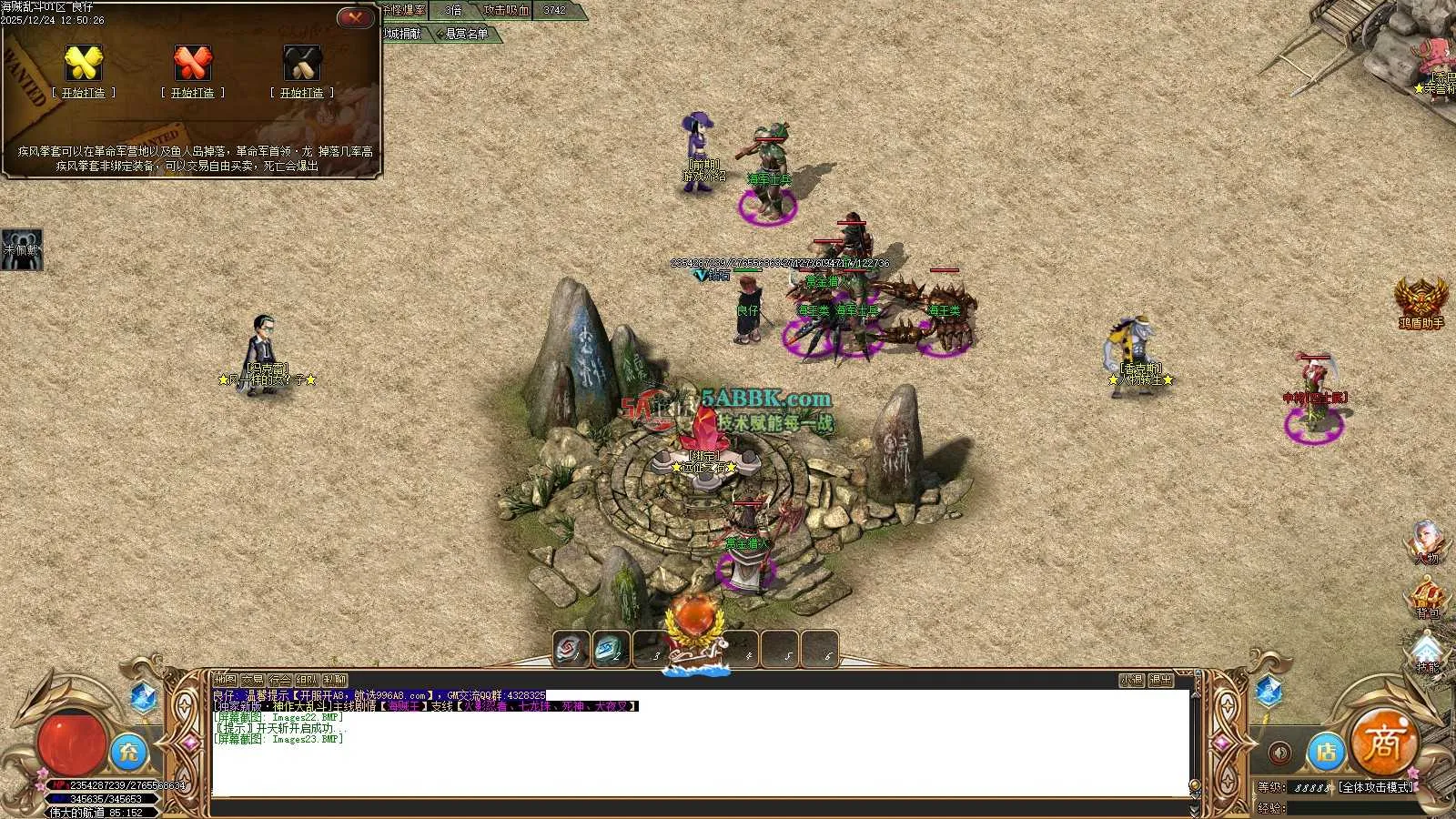Open the 人物 character sheet
Image resolution: width=1456 pixels, height=819 pixels.
1426,541
